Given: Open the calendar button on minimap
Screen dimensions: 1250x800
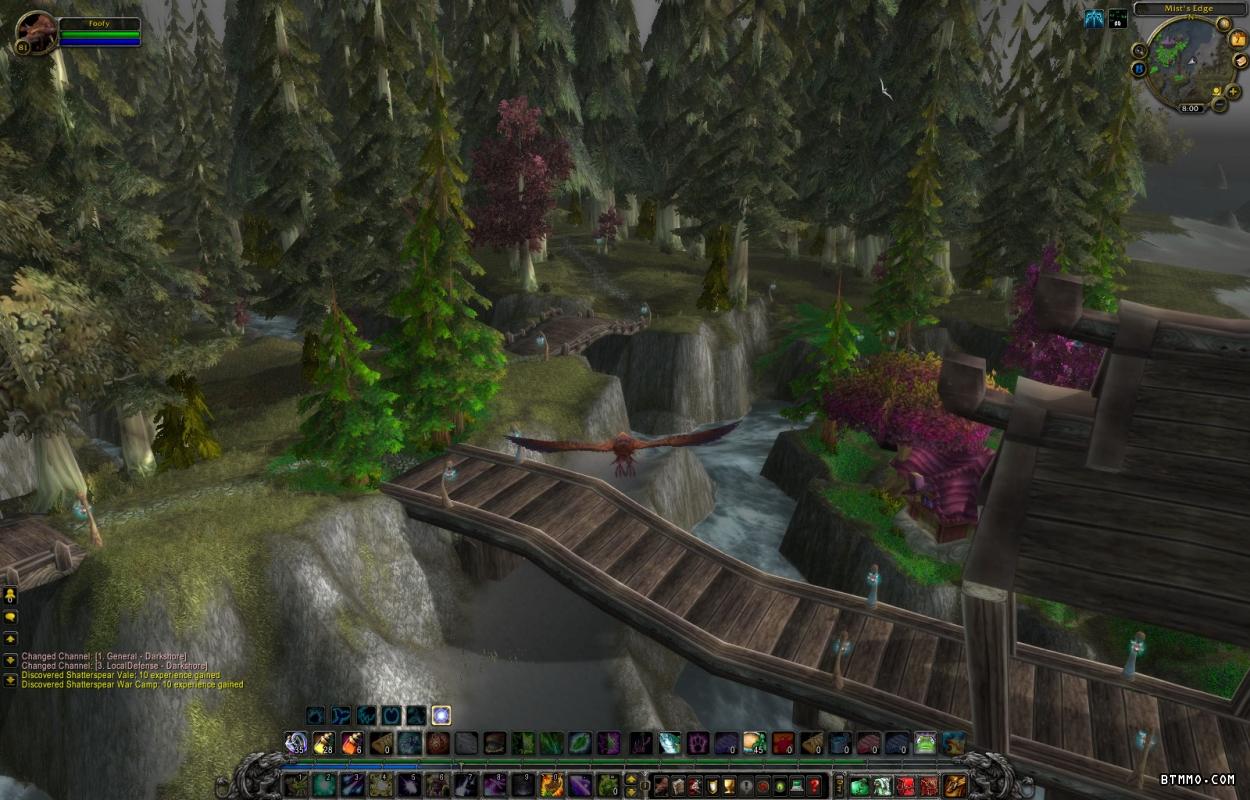Looking at the screenshot, I should (1239, 41).
